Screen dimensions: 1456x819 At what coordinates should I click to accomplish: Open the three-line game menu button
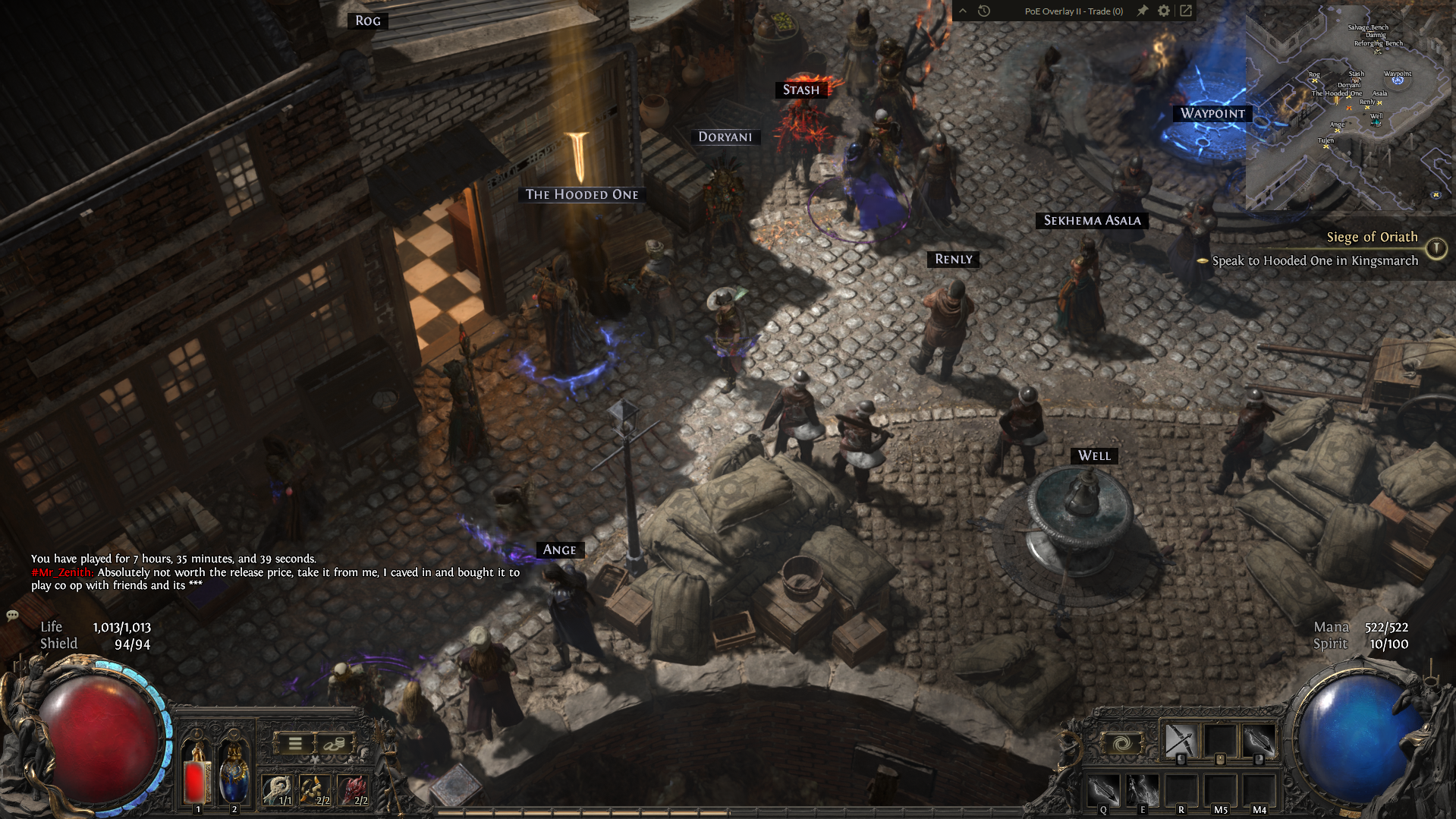[x=294, y=744]
